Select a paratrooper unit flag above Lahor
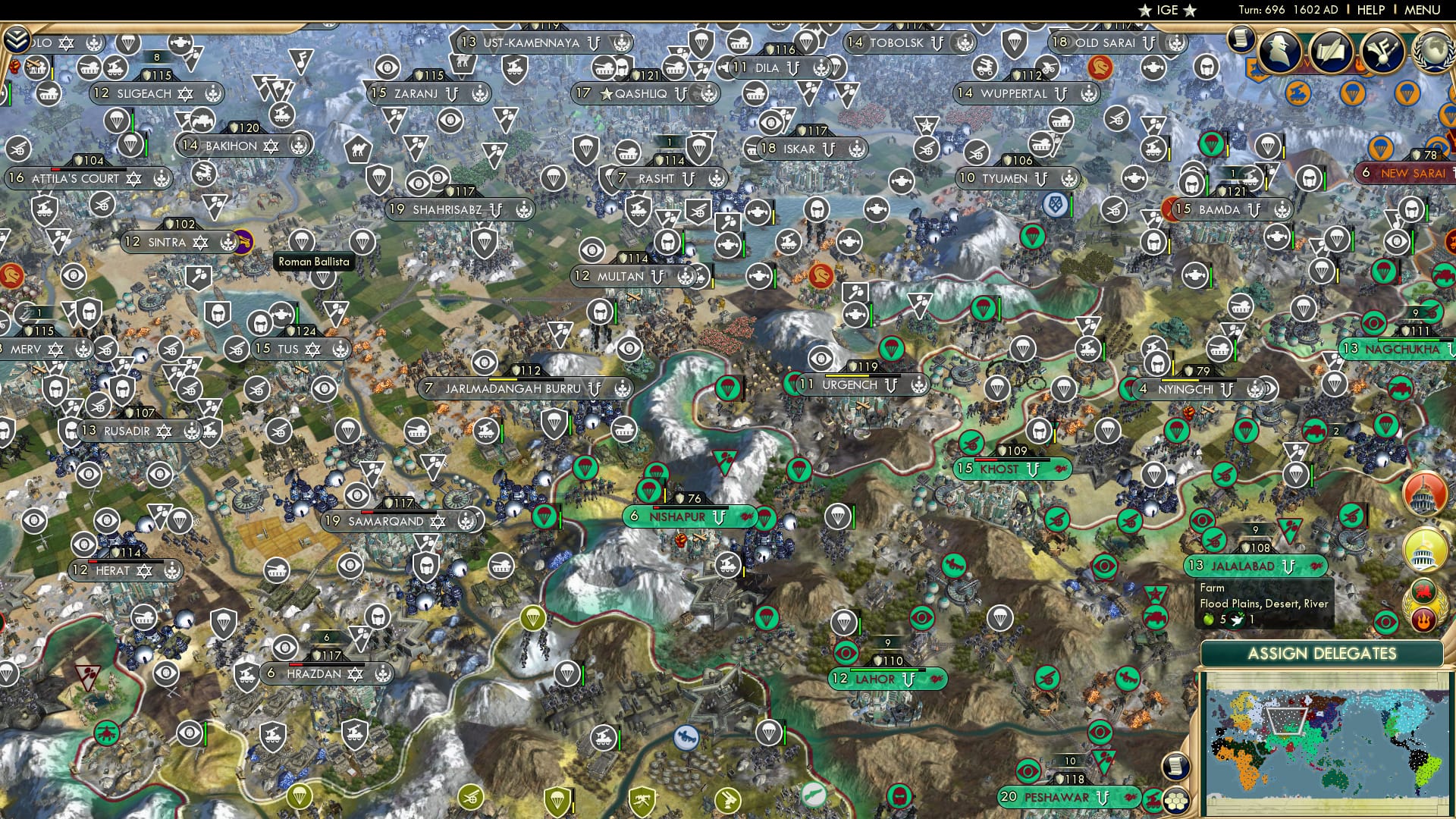This screenshot has height=819, width=1456. pyautogui.click(x=843, y=622)
